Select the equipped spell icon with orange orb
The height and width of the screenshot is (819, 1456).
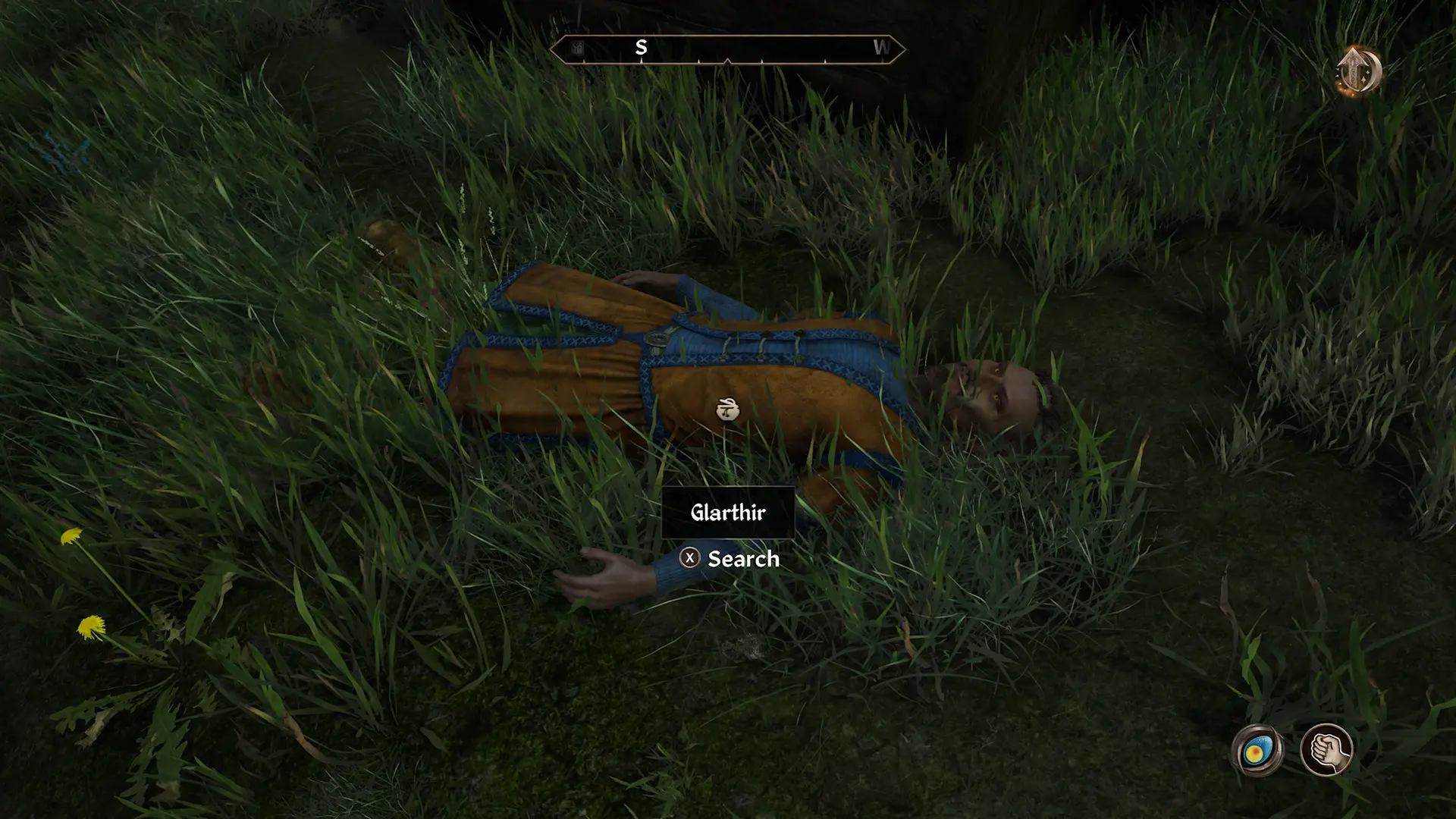click(x=1257, y=751)
